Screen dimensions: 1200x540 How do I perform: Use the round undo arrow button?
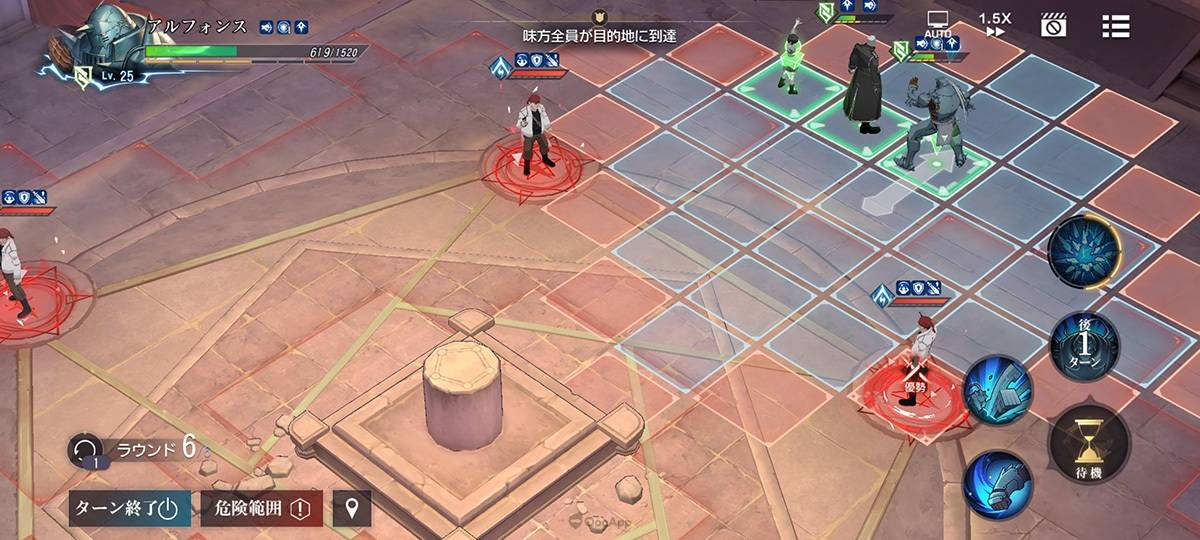coord(85,450)
